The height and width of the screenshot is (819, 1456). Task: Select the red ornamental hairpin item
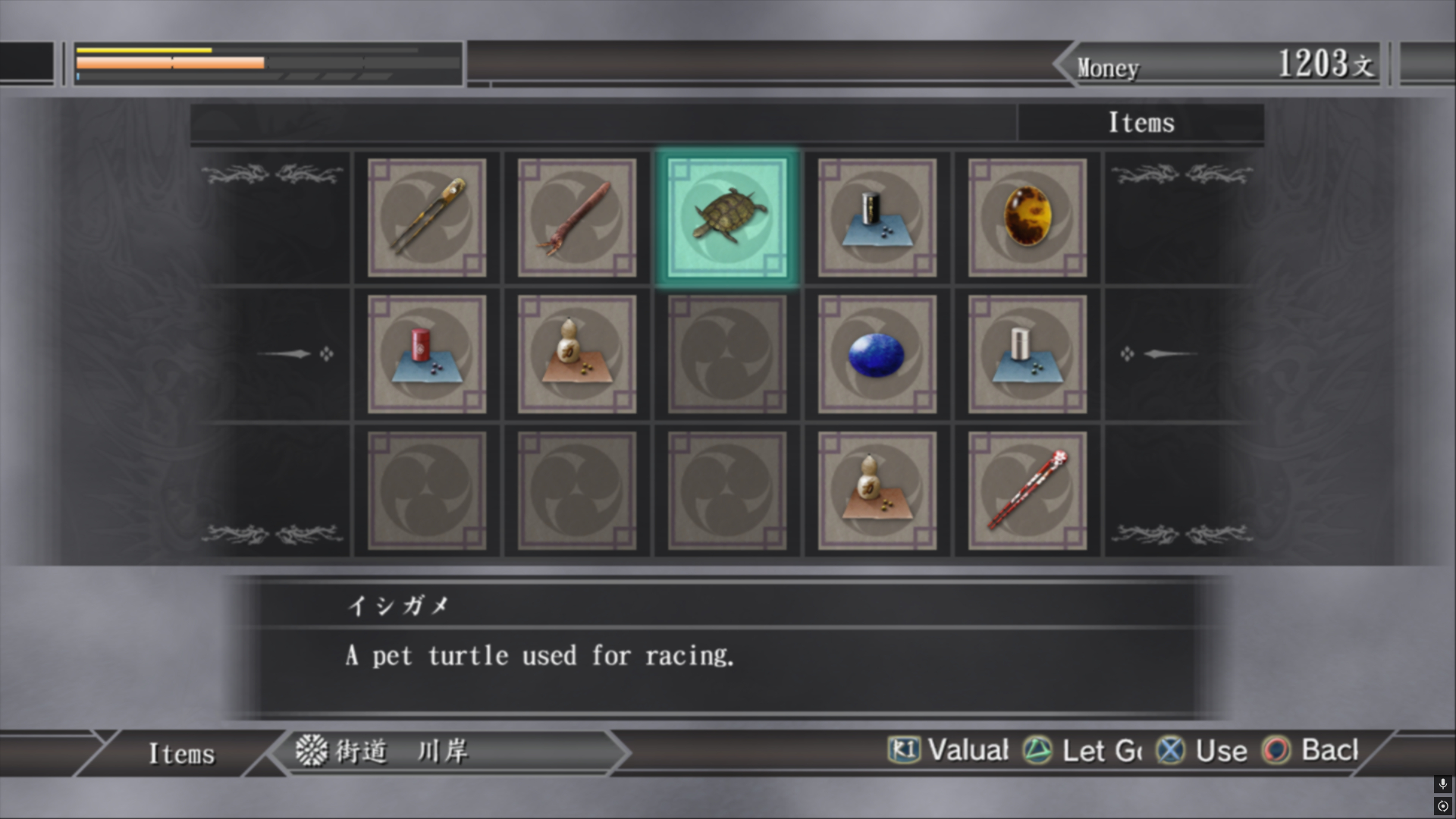click(x=1028, y=491)
